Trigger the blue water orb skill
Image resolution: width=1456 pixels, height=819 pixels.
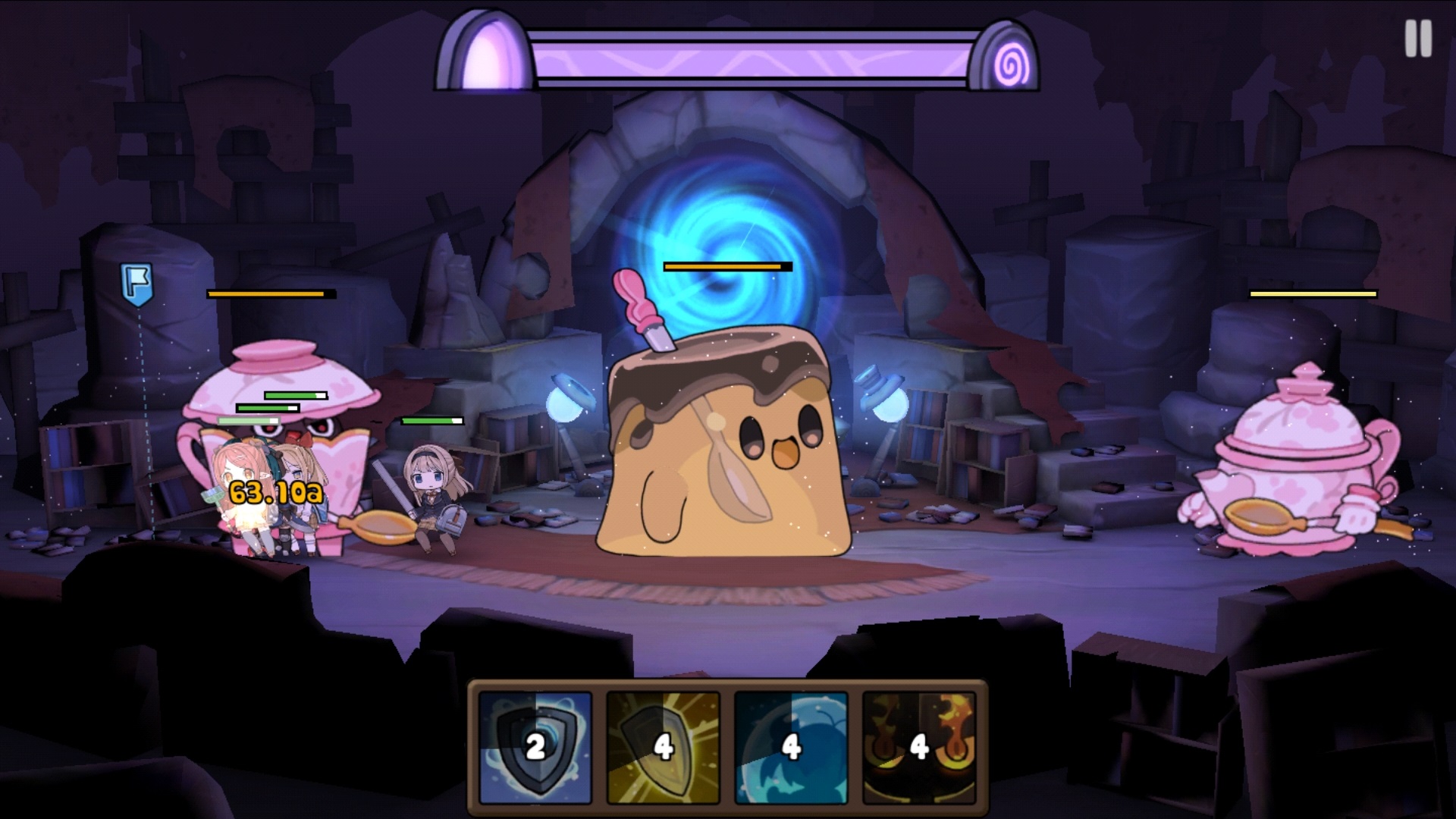click(x=791, y=747)
